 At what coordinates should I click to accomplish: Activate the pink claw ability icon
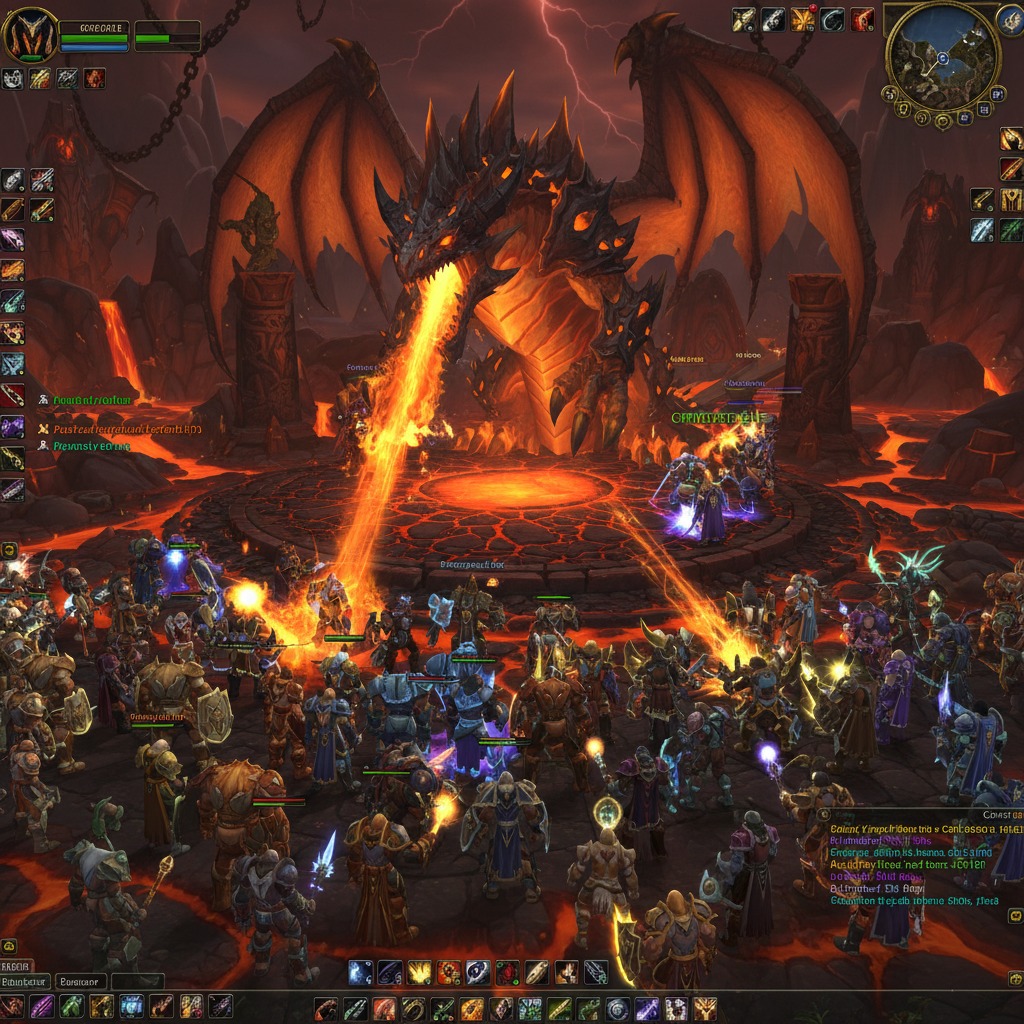point(12,239)
